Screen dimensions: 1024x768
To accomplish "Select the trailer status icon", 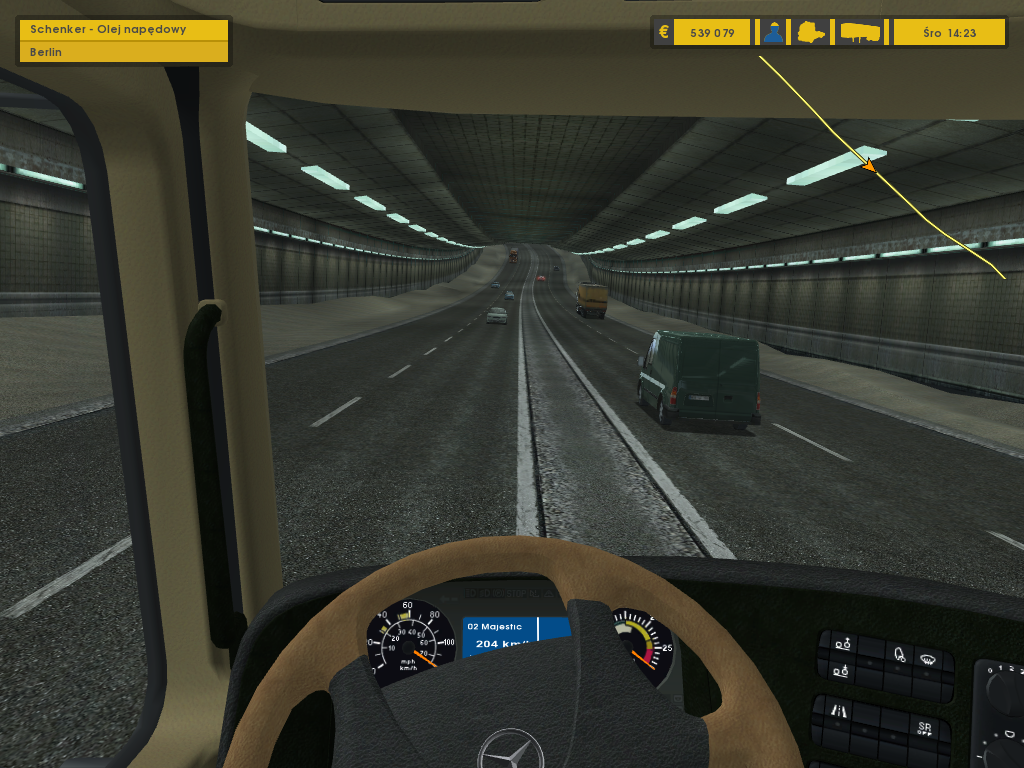I will click(860, 32).
